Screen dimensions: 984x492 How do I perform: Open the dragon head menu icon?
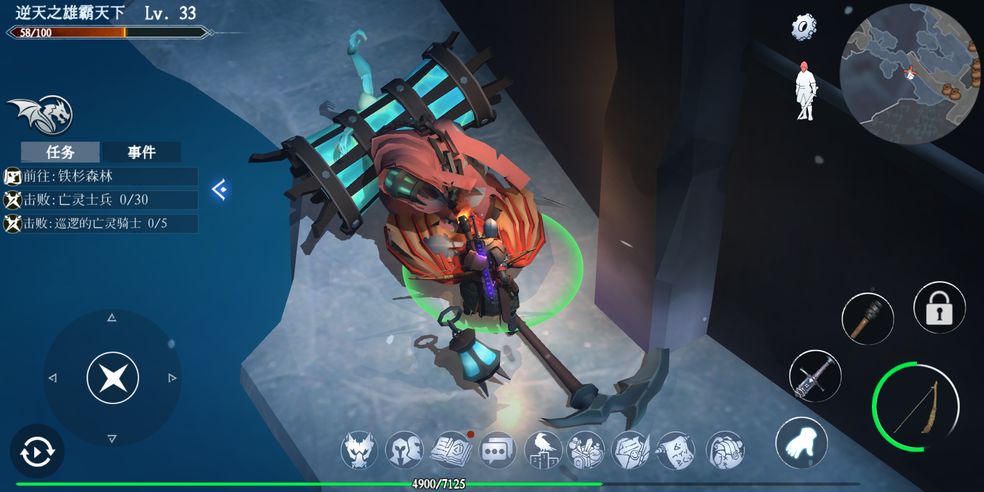pyautogui.click(x=360, y=450)
